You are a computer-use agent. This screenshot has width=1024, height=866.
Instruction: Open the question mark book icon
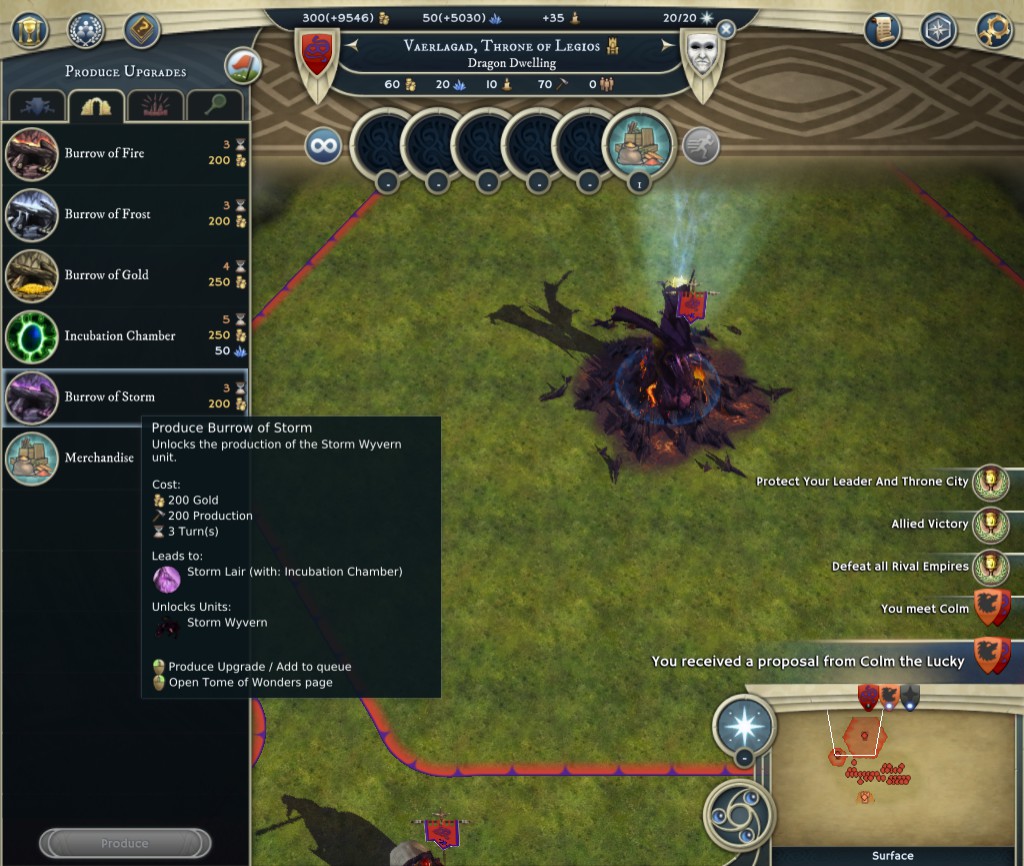142,29
